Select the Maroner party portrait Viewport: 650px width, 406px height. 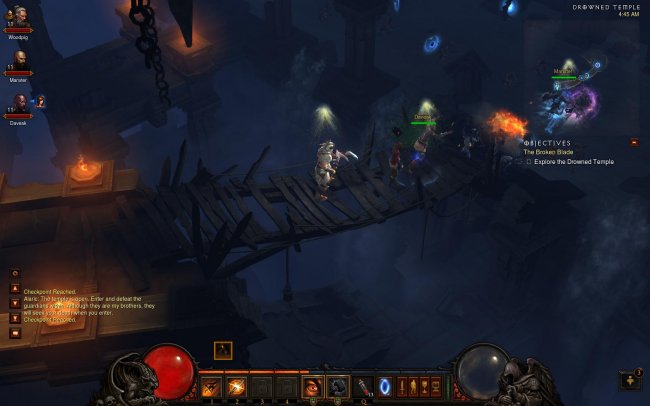click(18, 59)
